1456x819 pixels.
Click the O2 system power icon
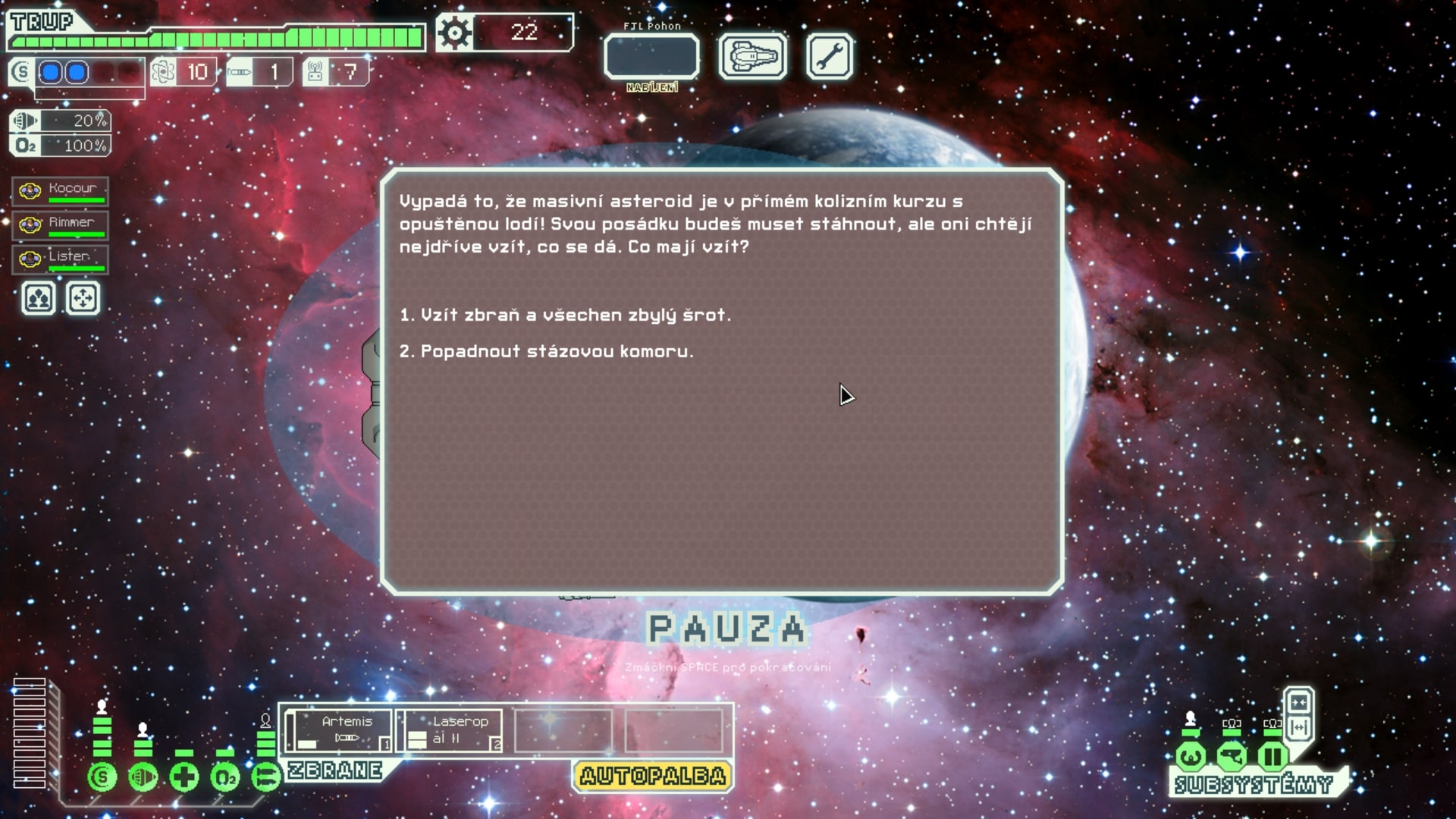coord(224,777)
